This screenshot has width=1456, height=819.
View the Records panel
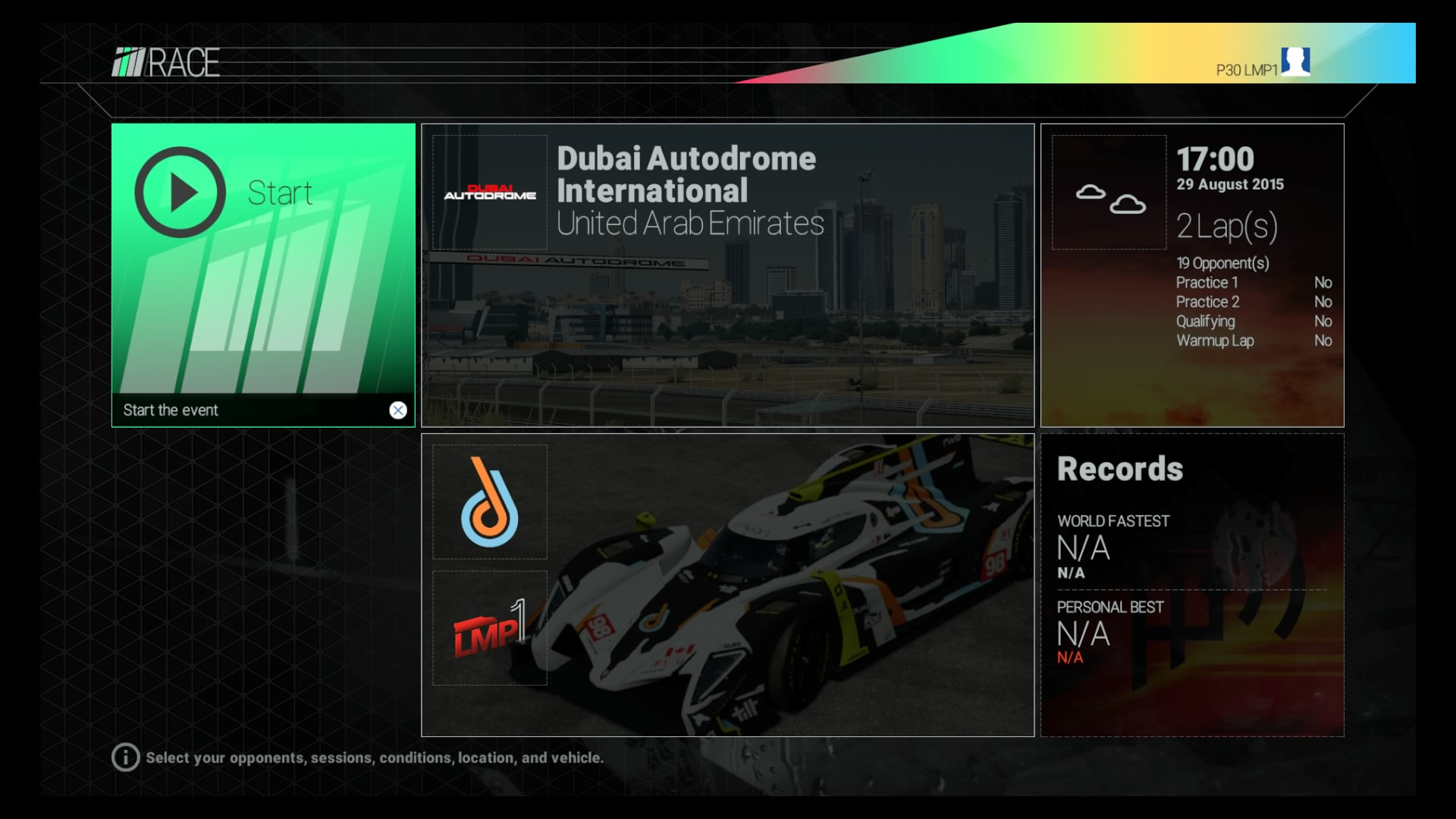coord(1191,585)
